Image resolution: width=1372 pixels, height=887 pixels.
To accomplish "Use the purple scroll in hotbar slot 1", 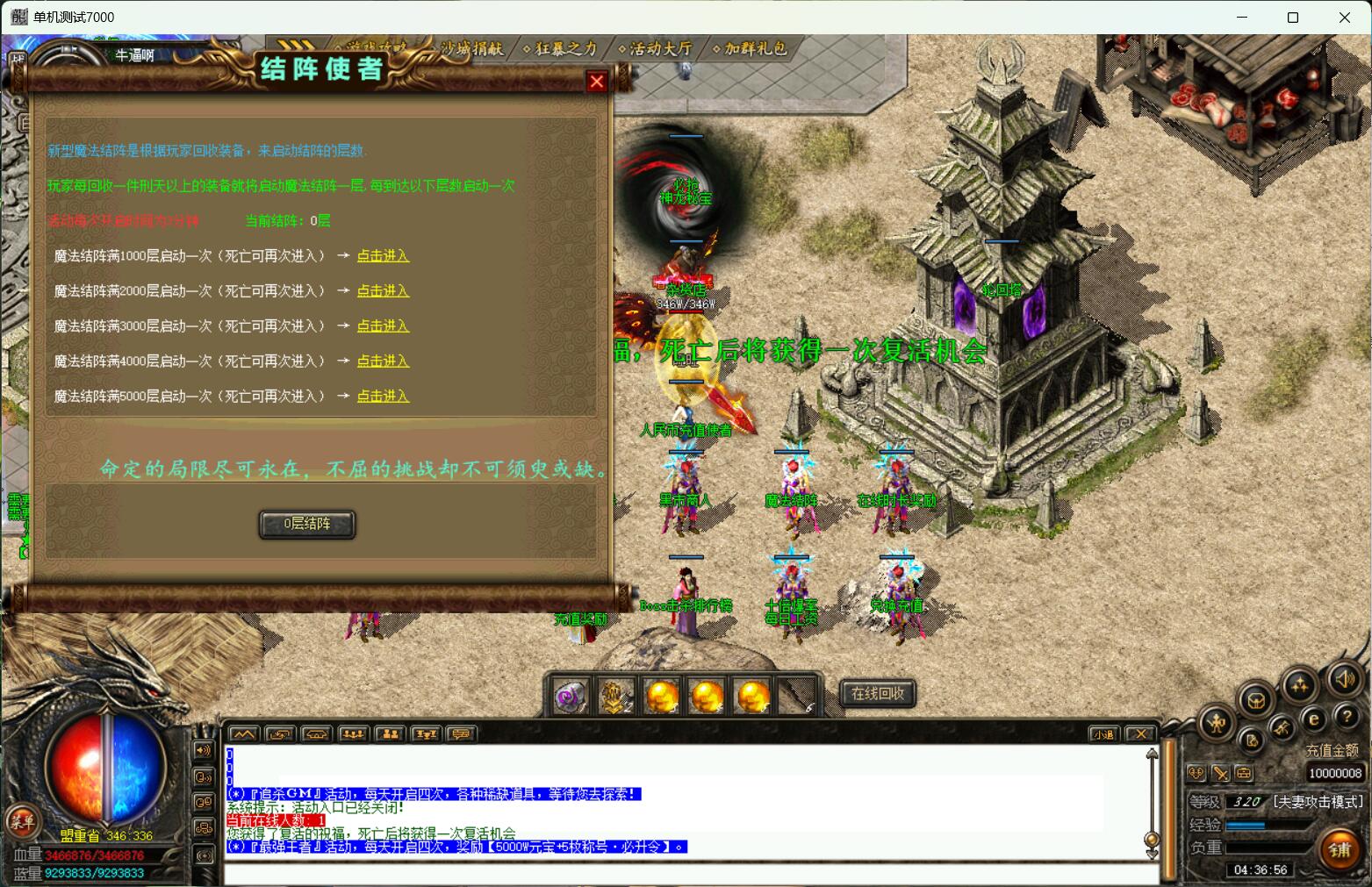I will click(x=570, y=697).
